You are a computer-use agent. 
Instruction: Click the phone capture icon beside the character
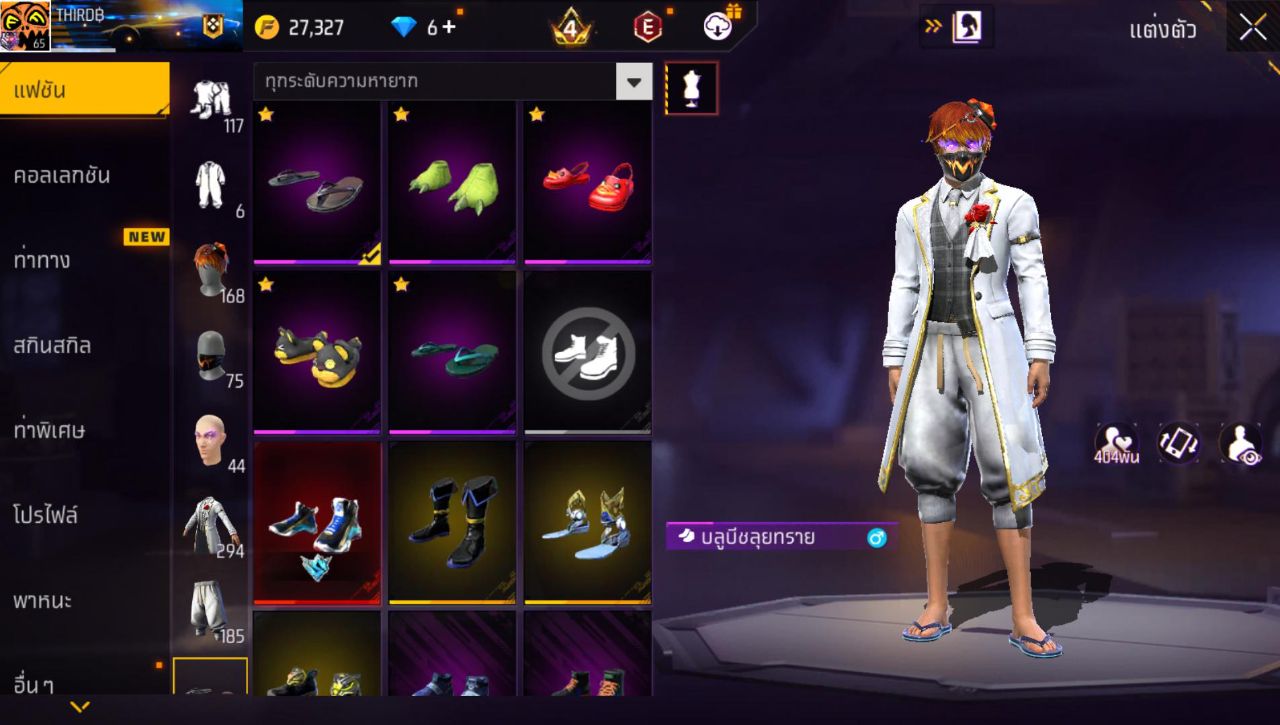click(x=1178, y=443)
